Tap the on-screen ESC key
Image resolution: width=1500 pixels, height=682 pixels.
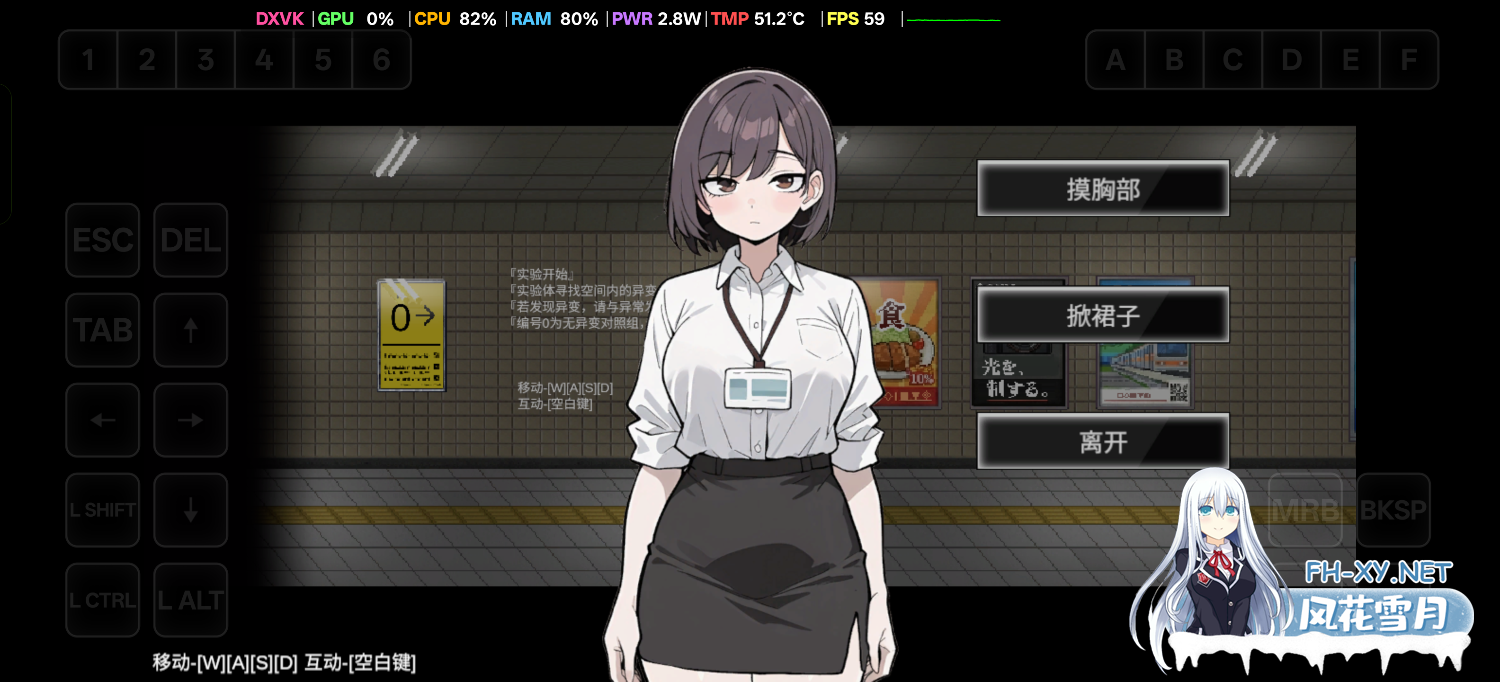point(103,240)
